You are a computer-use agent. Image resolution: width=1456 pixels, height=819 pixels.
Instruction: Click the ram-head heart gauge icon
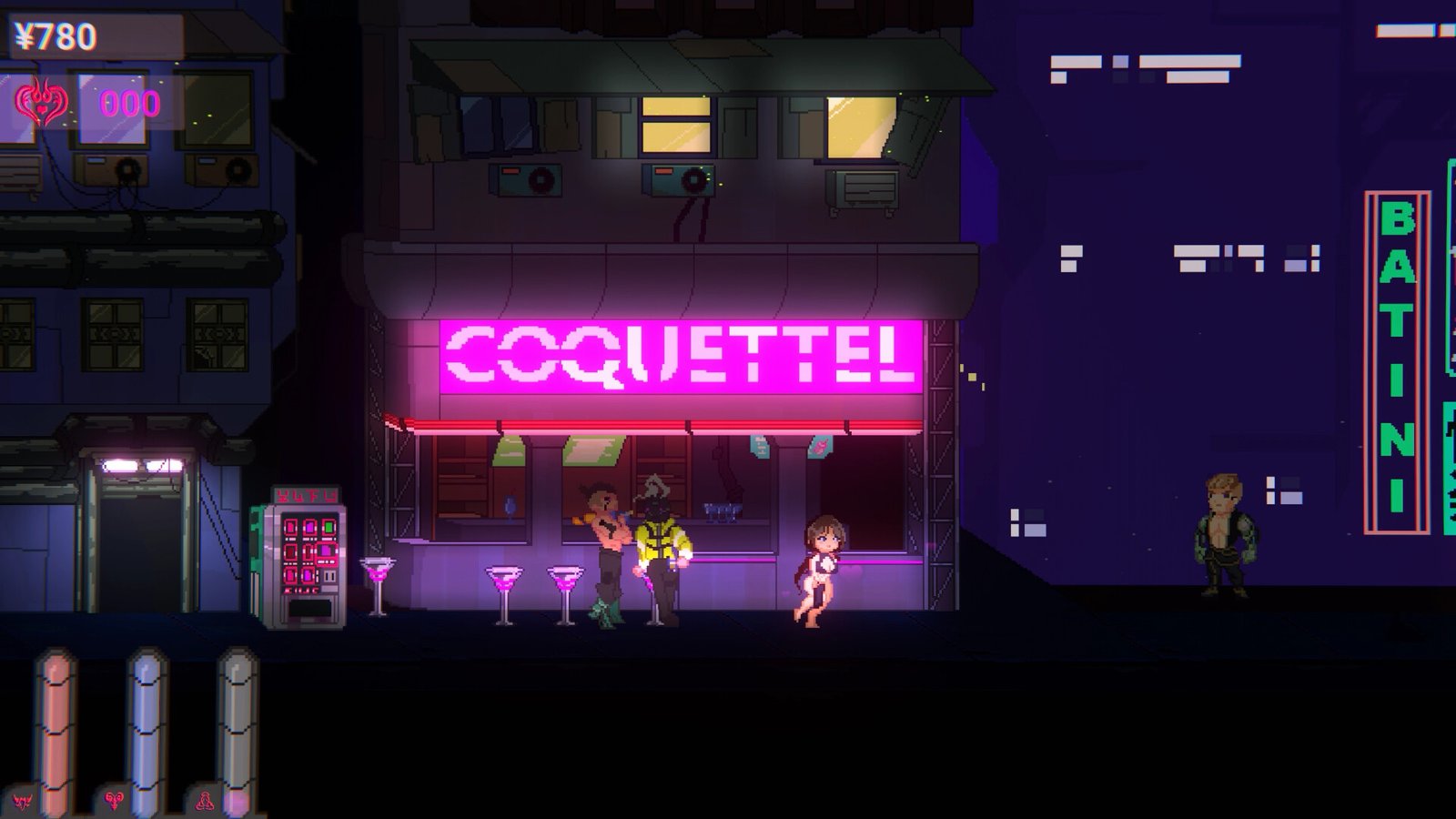(x=114, y=801)
